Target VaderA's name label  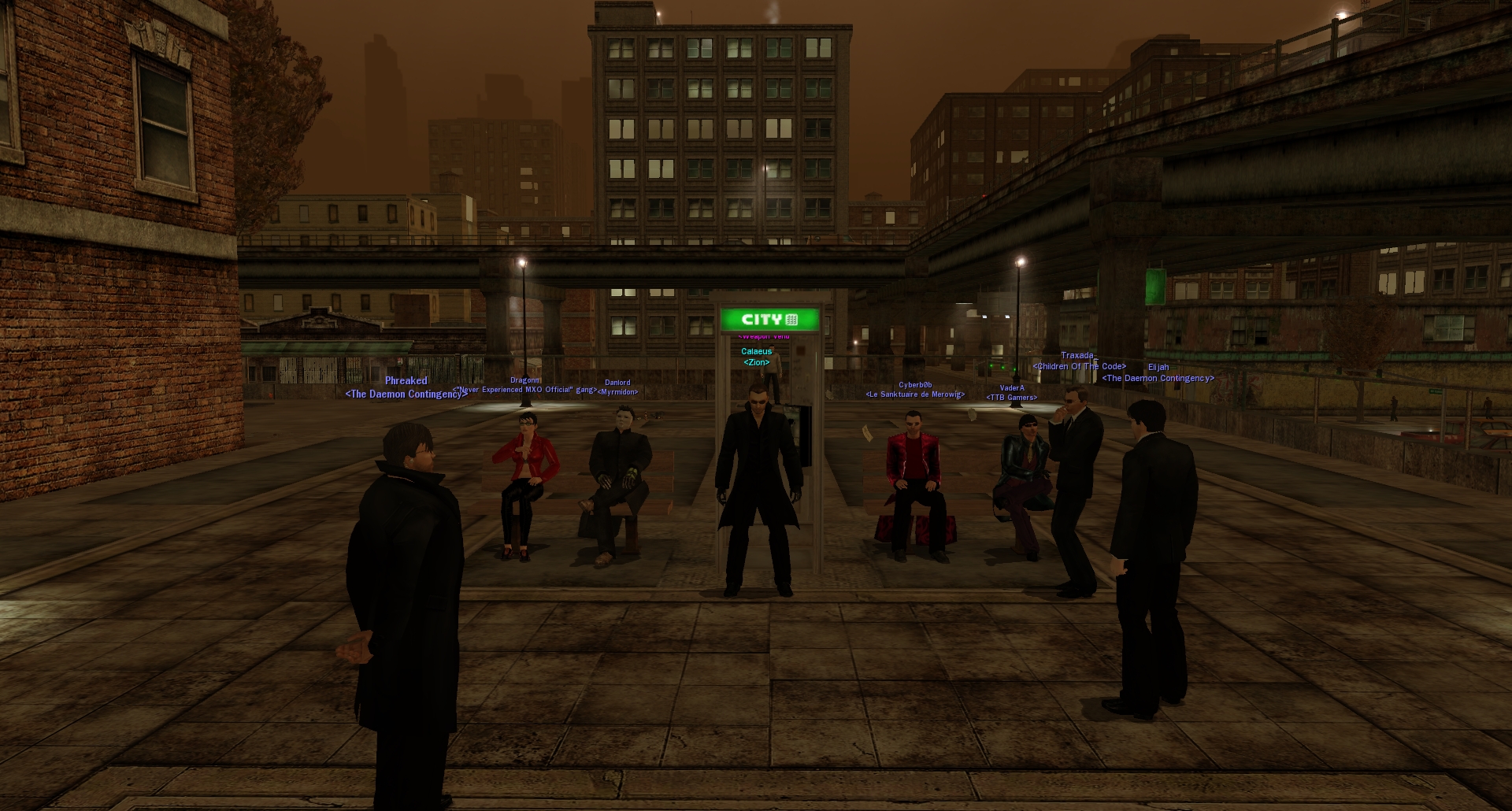pyautogui.click(x=1011, y=388)
